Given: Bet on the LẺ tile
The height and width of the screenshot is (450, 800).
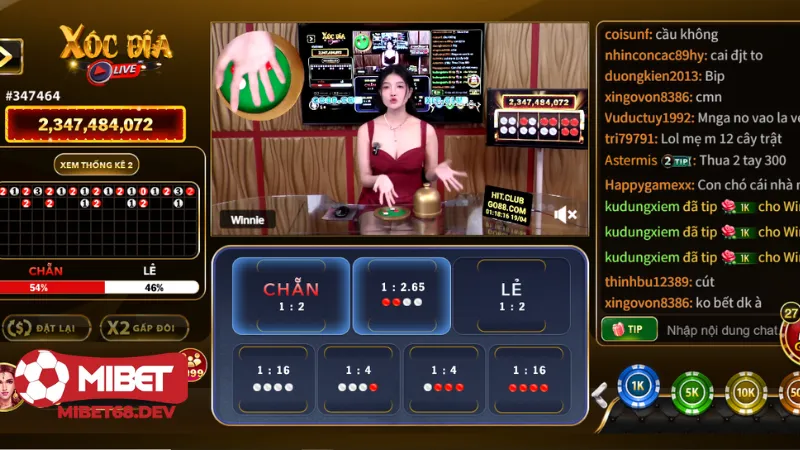Looking at the screenshot, I should coord(512,295).
